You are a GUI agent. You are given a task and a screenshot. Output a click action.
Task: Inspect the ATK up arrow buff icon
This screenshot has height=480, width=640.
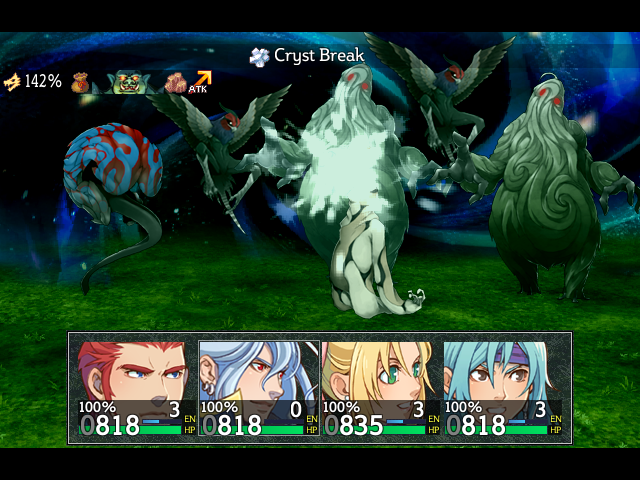tap(202, 82)
